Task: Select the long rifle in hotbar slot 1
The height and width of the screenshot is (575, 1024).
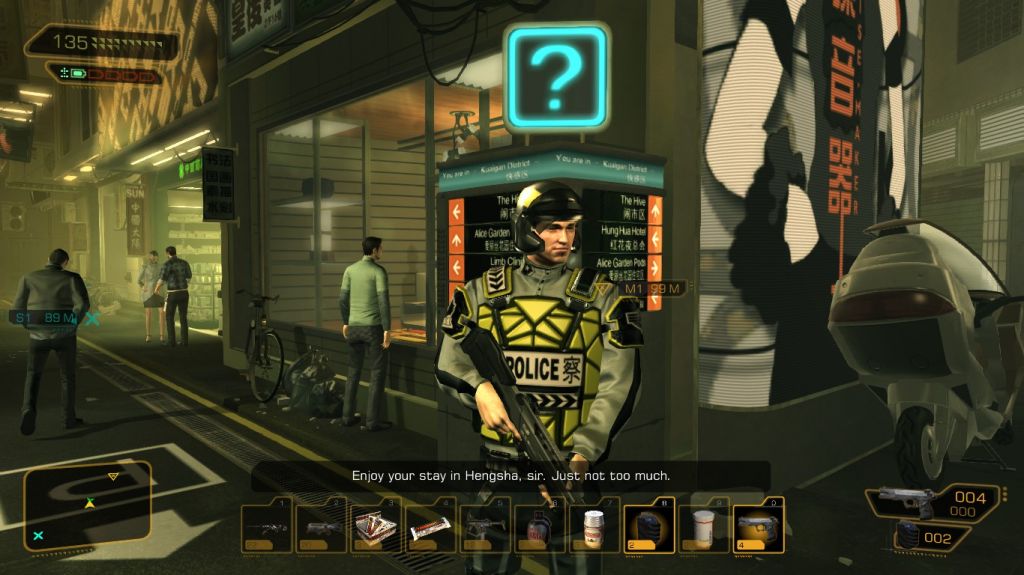Action: tap(267, 527)
